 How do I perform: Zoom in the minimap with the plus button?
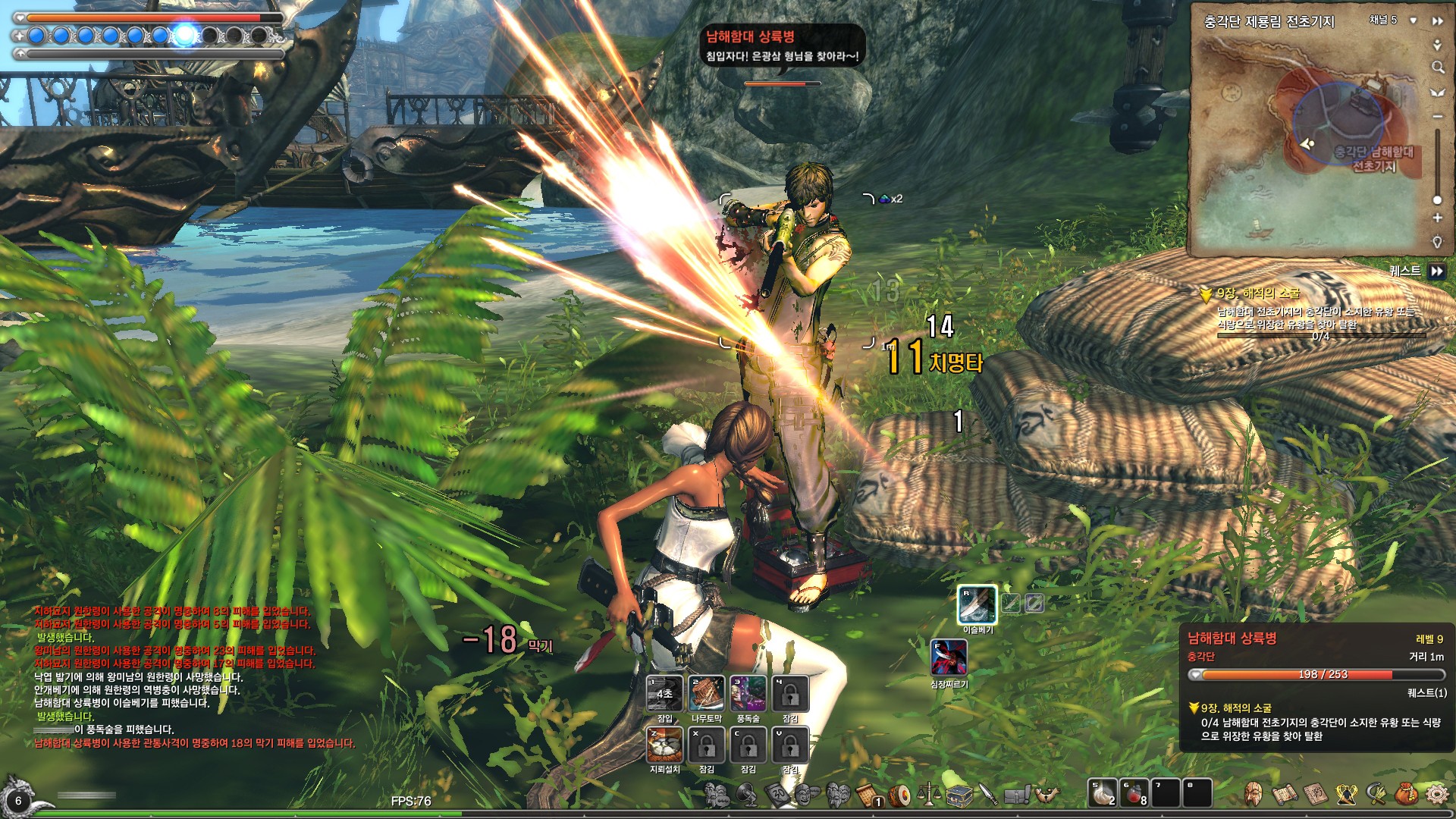1437,218
